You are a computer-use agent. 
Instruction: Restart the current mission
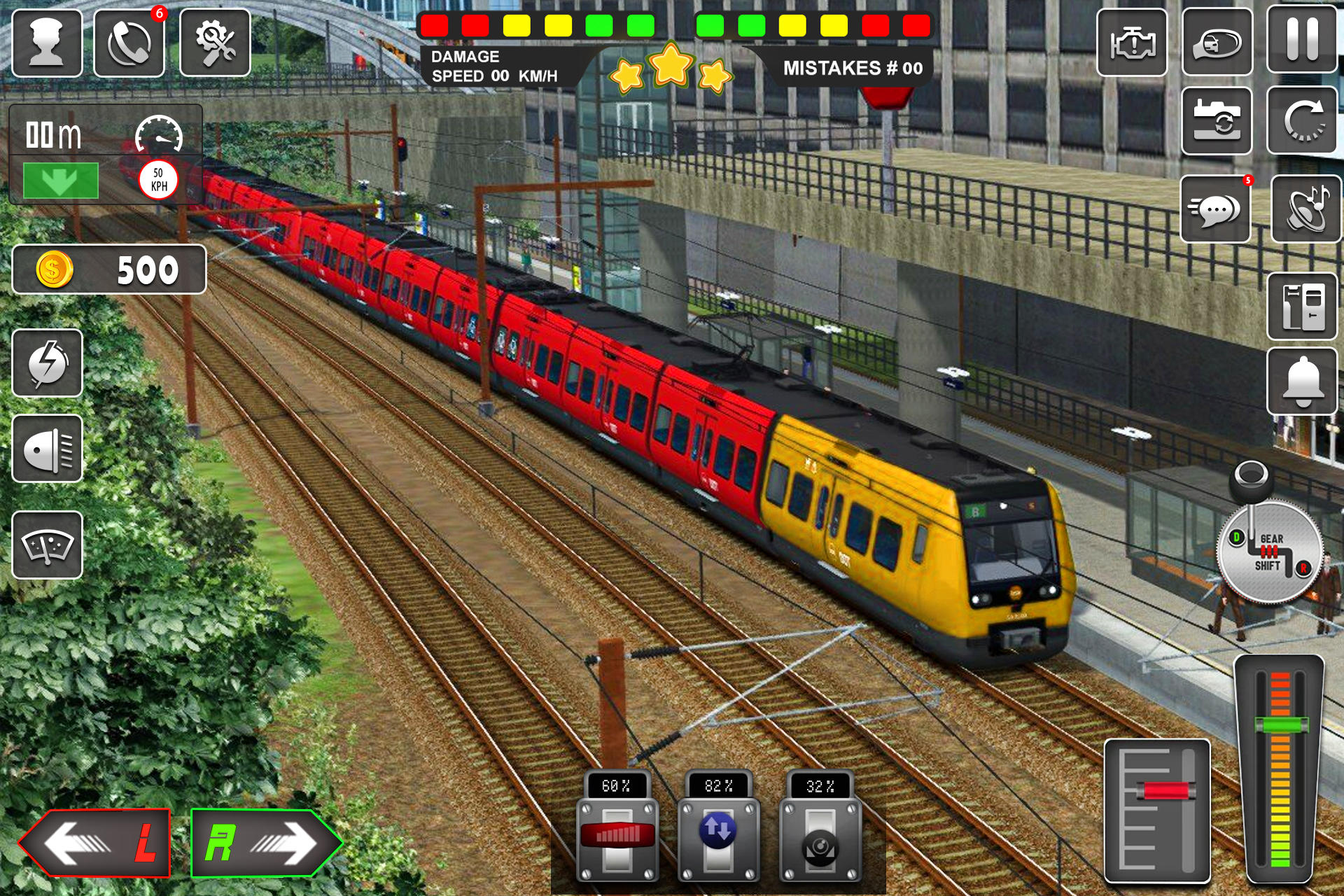click(1303, 121)
